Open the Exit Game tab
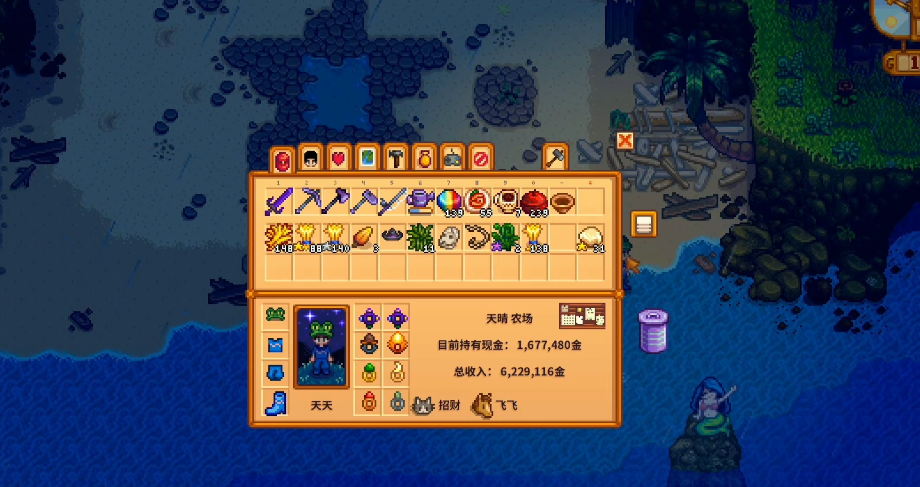This screenshot has height=487, width=920. click(x=480, y=158)
